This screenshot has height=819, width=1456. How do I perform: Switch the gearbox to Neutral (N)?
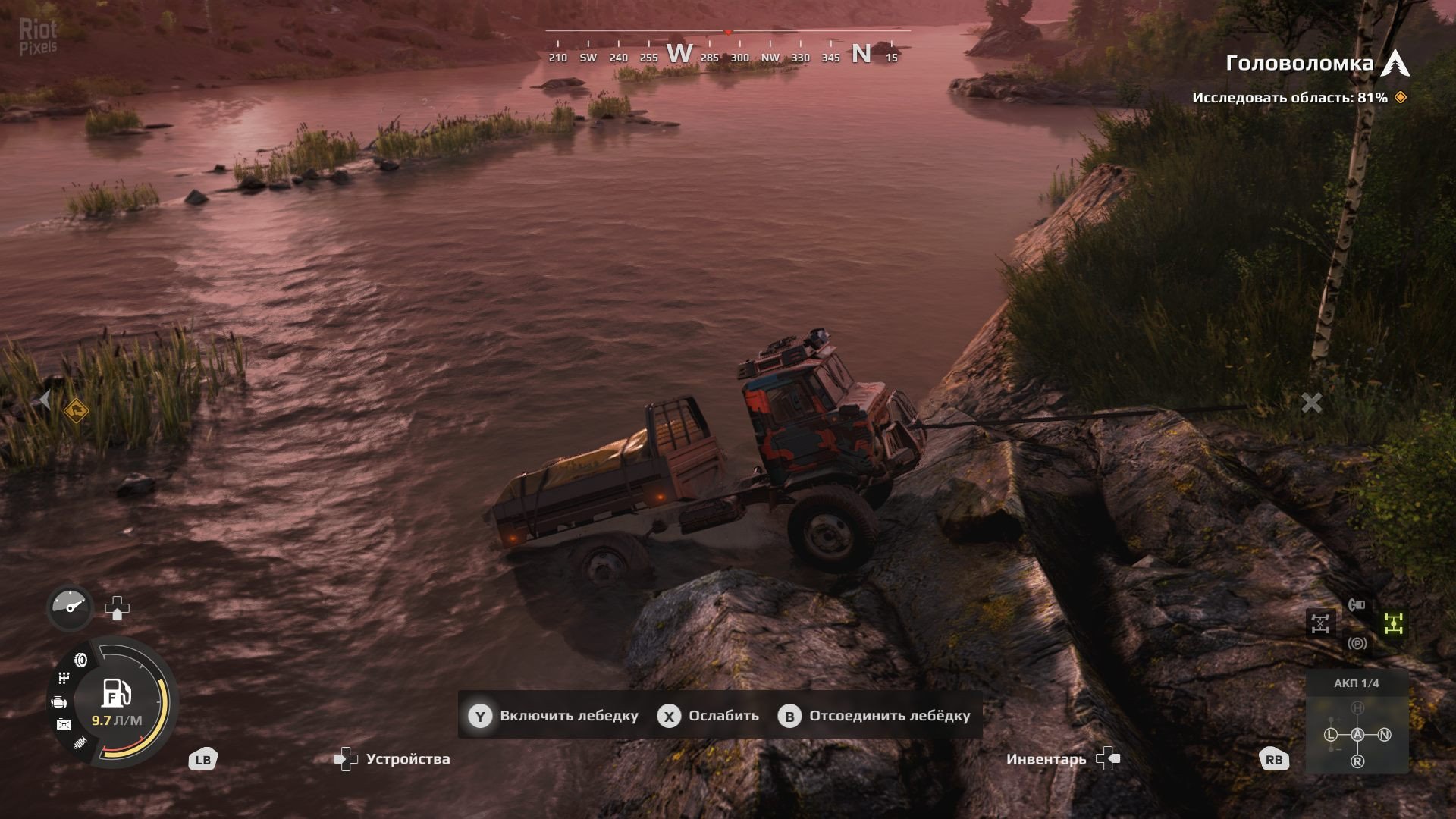tap(1384, 734)
